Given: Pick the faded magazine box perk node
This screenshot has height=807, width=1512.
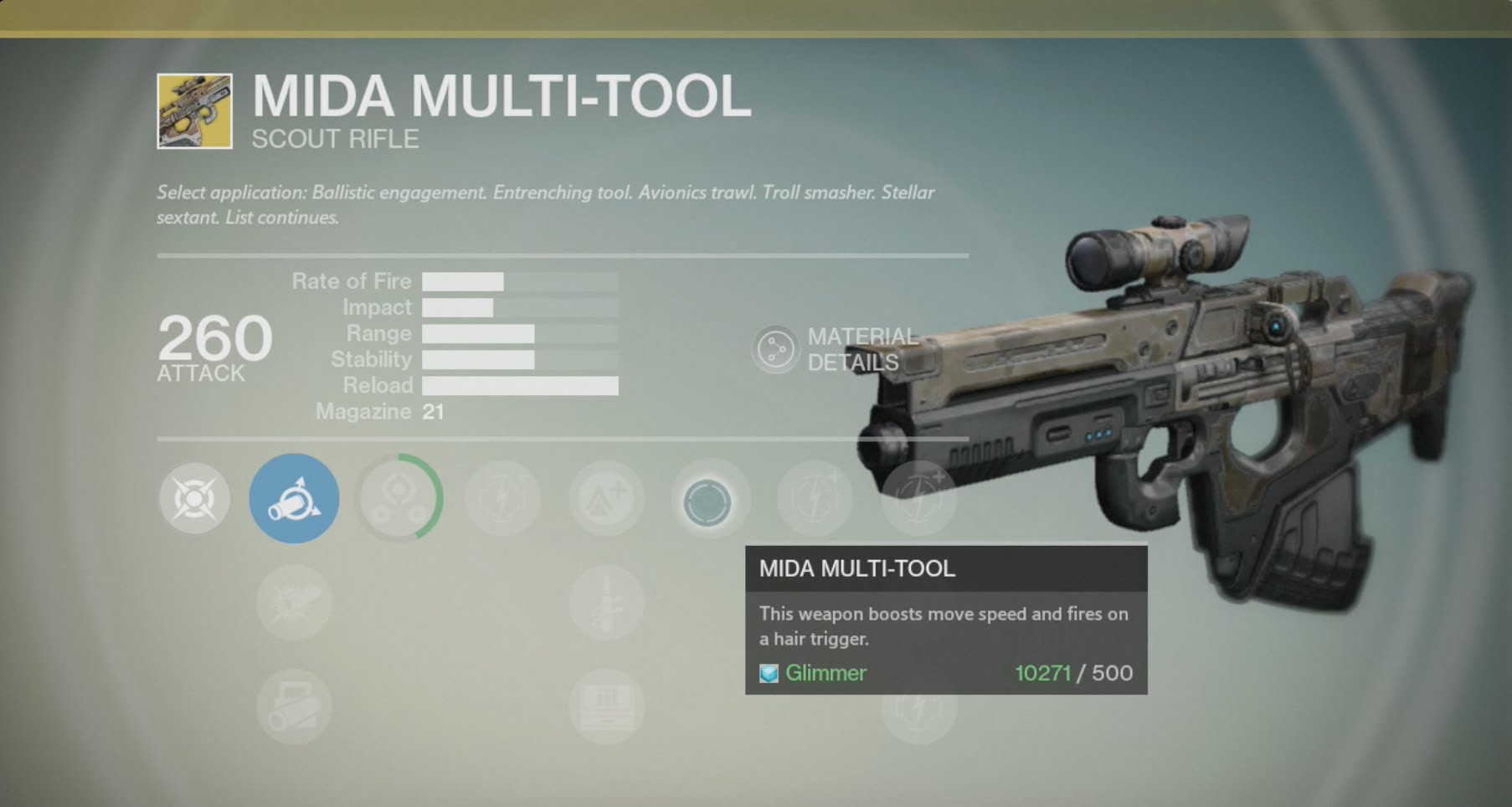Looking at the screenshot, I should (x=606, y=707).
